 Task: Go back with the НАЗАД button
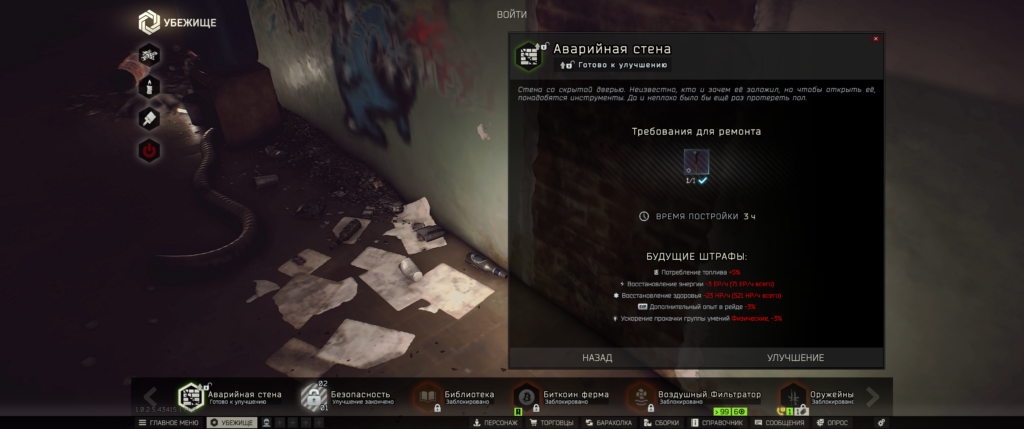(x=597, y=357)
